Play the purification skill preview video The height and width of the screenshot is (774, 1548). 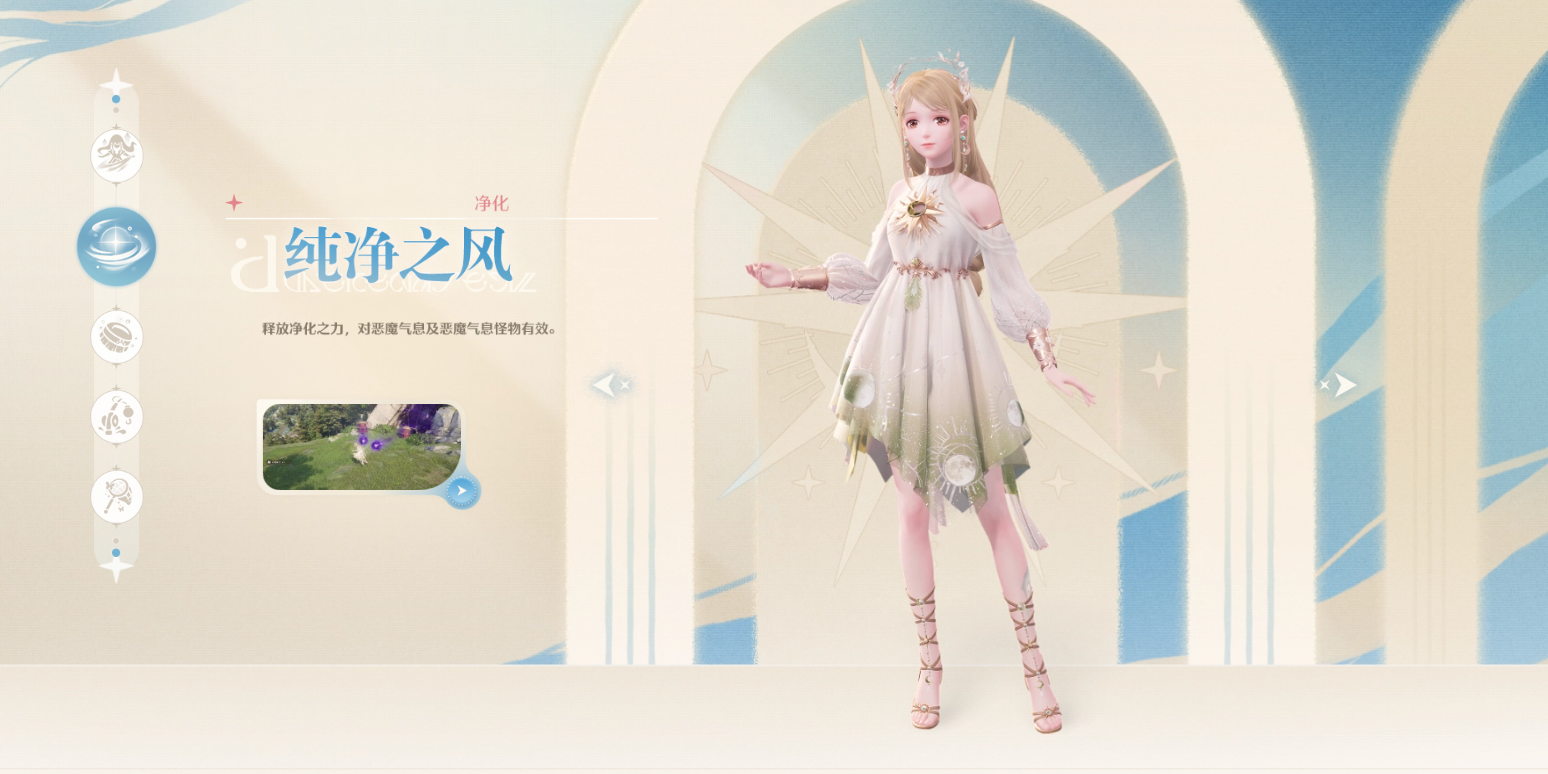461,491
